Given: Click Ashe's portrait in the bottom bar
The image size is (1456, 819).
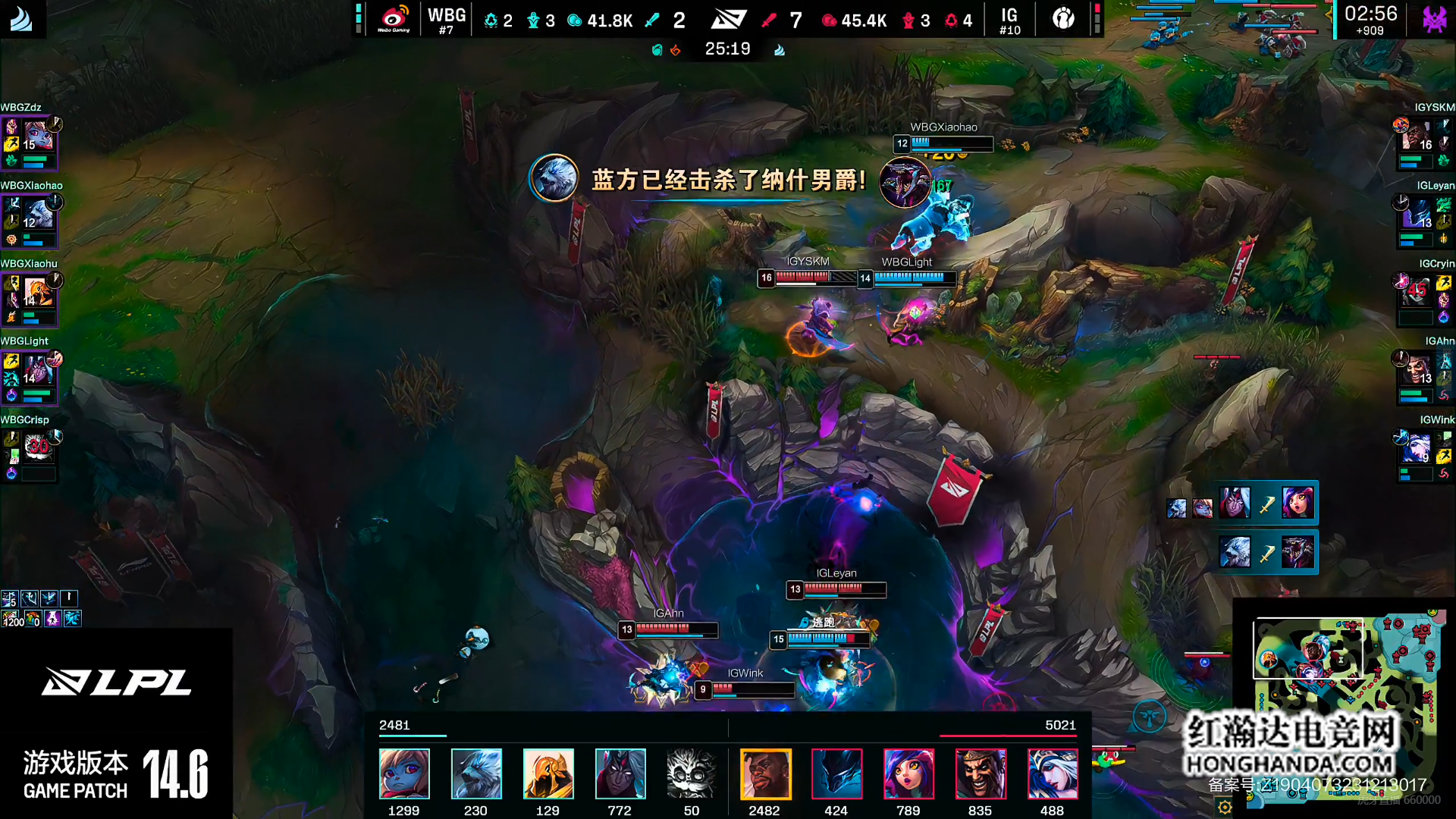Looking at the screenshot, I should tap(1053, 773).
